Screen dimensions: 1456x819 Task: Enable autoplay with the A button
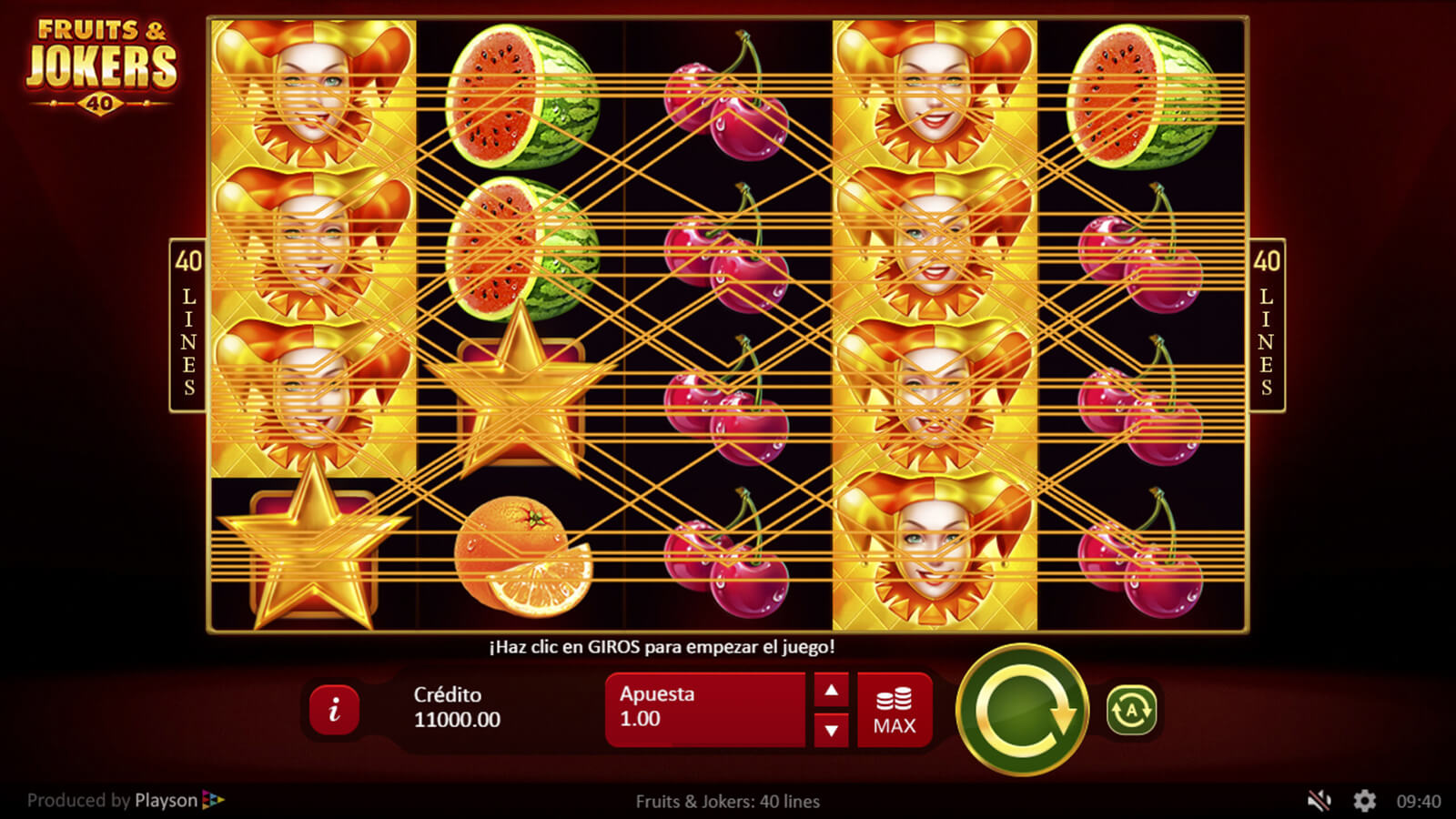[1131, 710]
